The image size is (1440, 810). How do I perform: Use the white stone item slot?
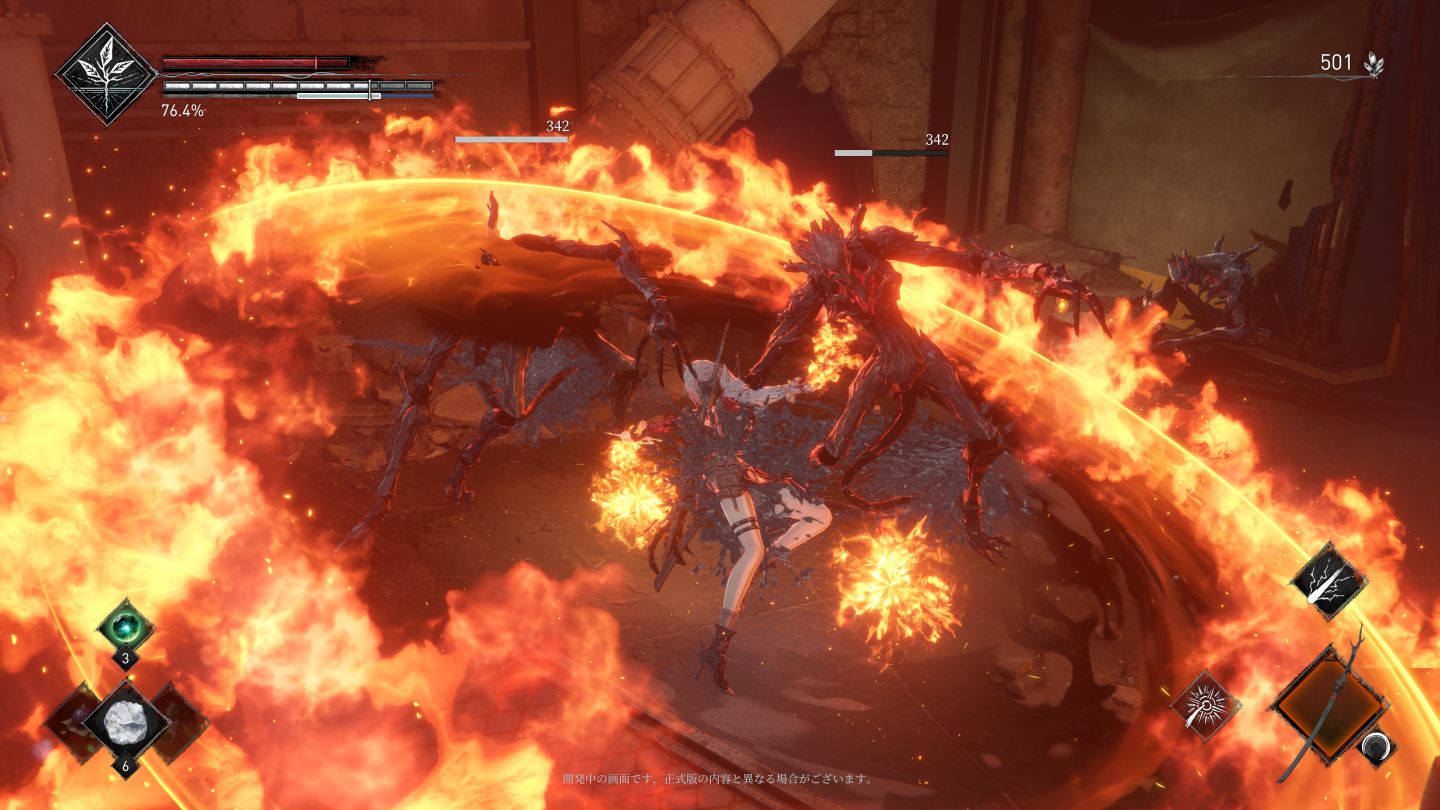coord(126,720)
